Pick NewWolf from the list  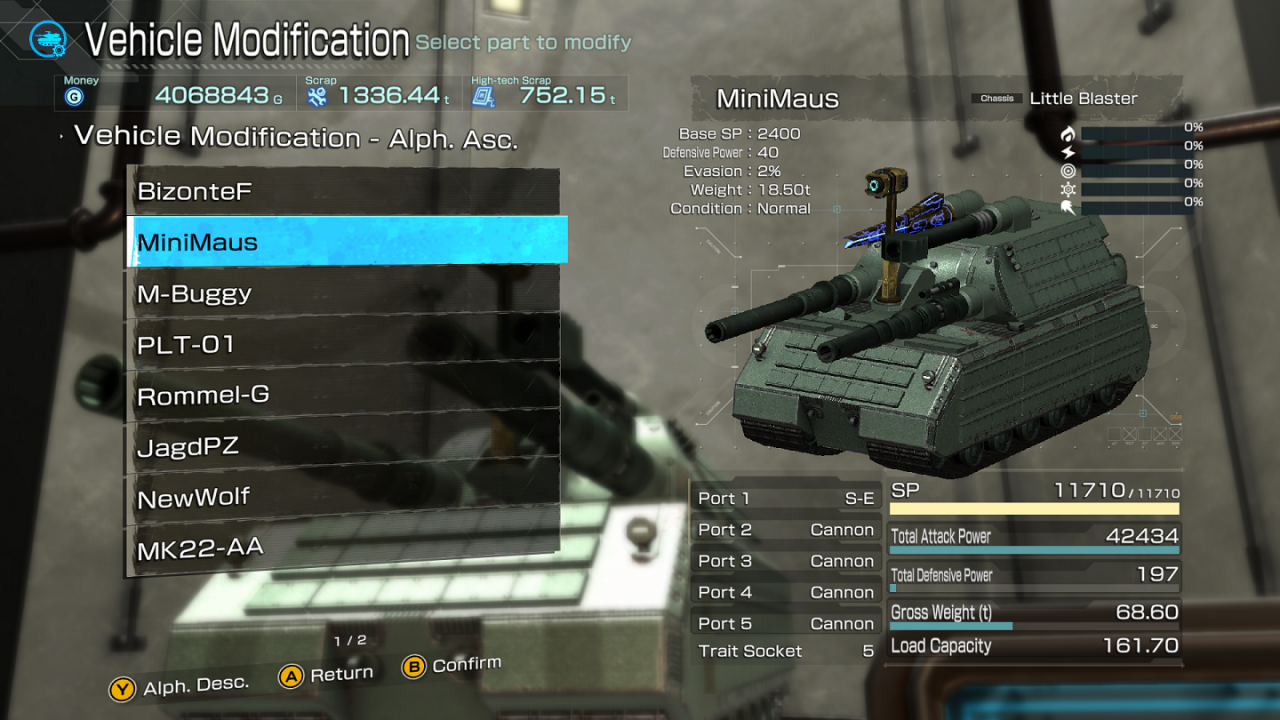343,497
